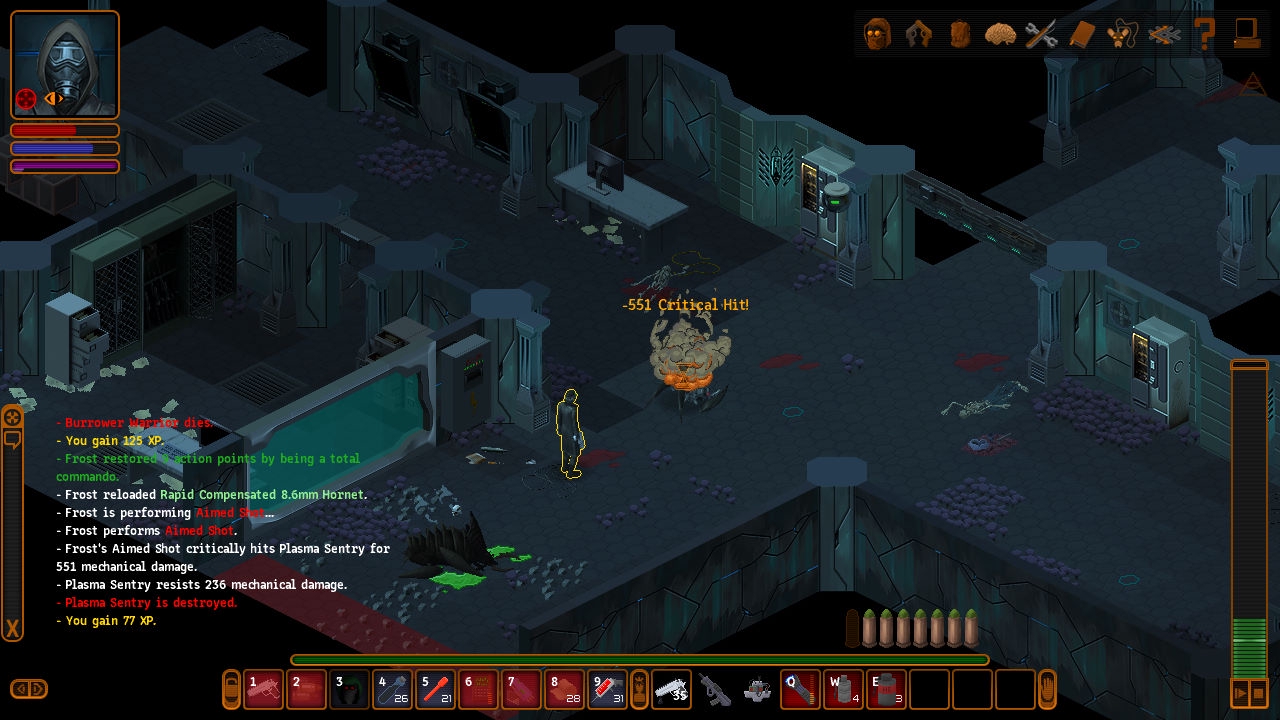Open the brain psi abilities menu

pos(1000,34)
